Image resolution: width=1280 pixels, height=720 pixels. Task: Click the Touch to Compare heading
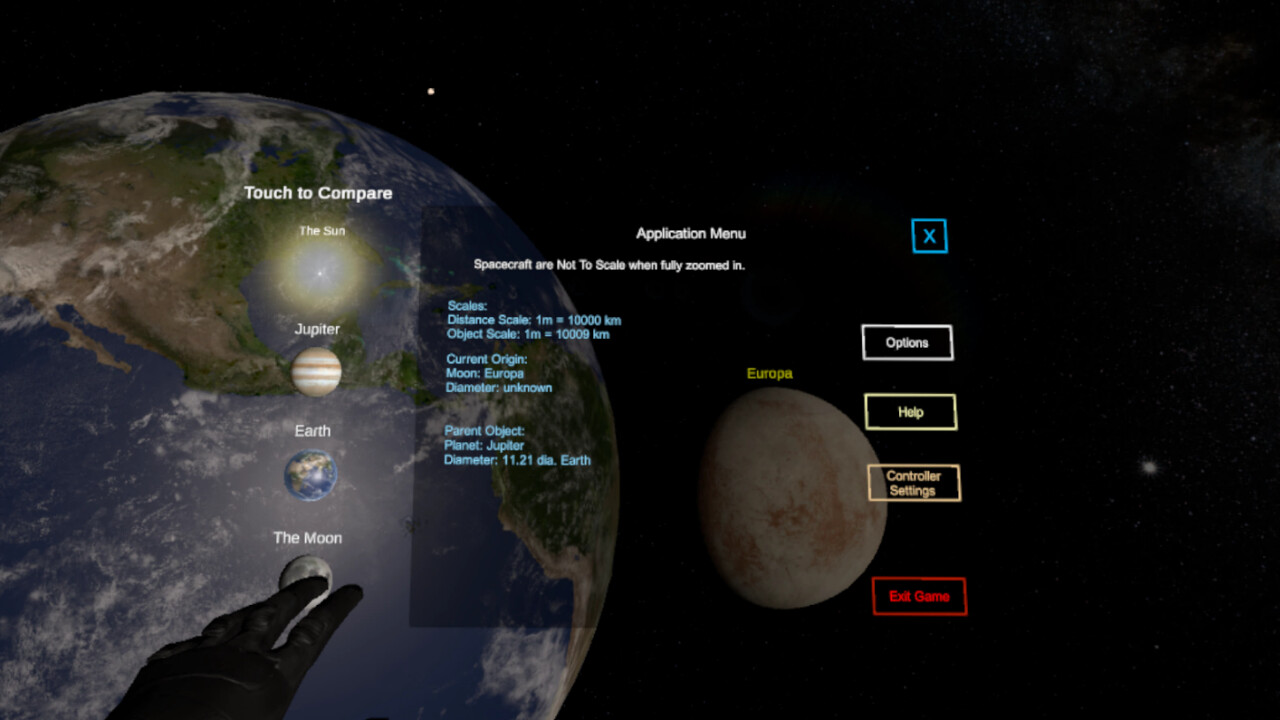click(x=319, y=193)
